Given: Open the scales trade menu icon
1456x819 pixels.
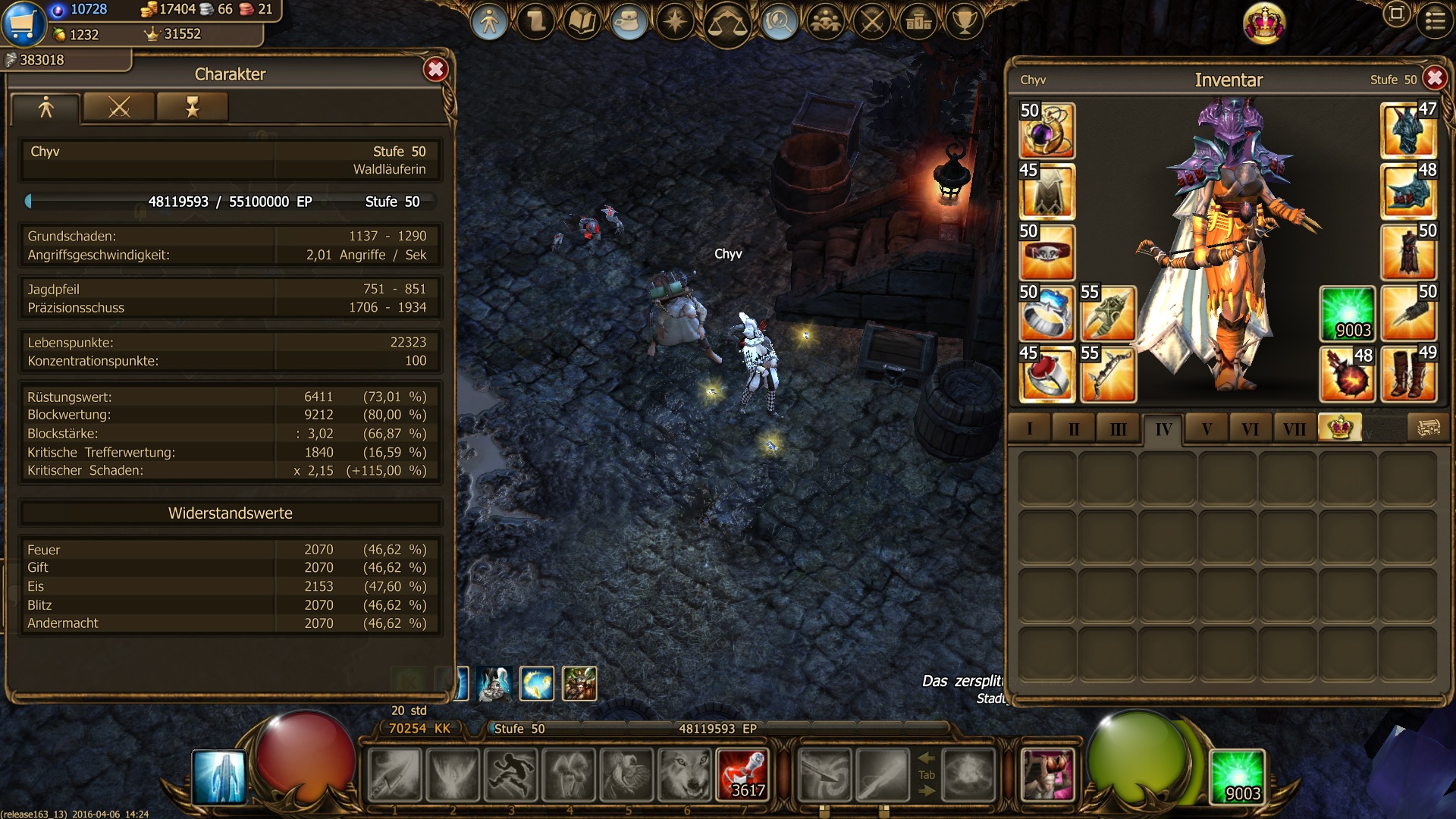Looking at the screenshot, I should (726, 23).
